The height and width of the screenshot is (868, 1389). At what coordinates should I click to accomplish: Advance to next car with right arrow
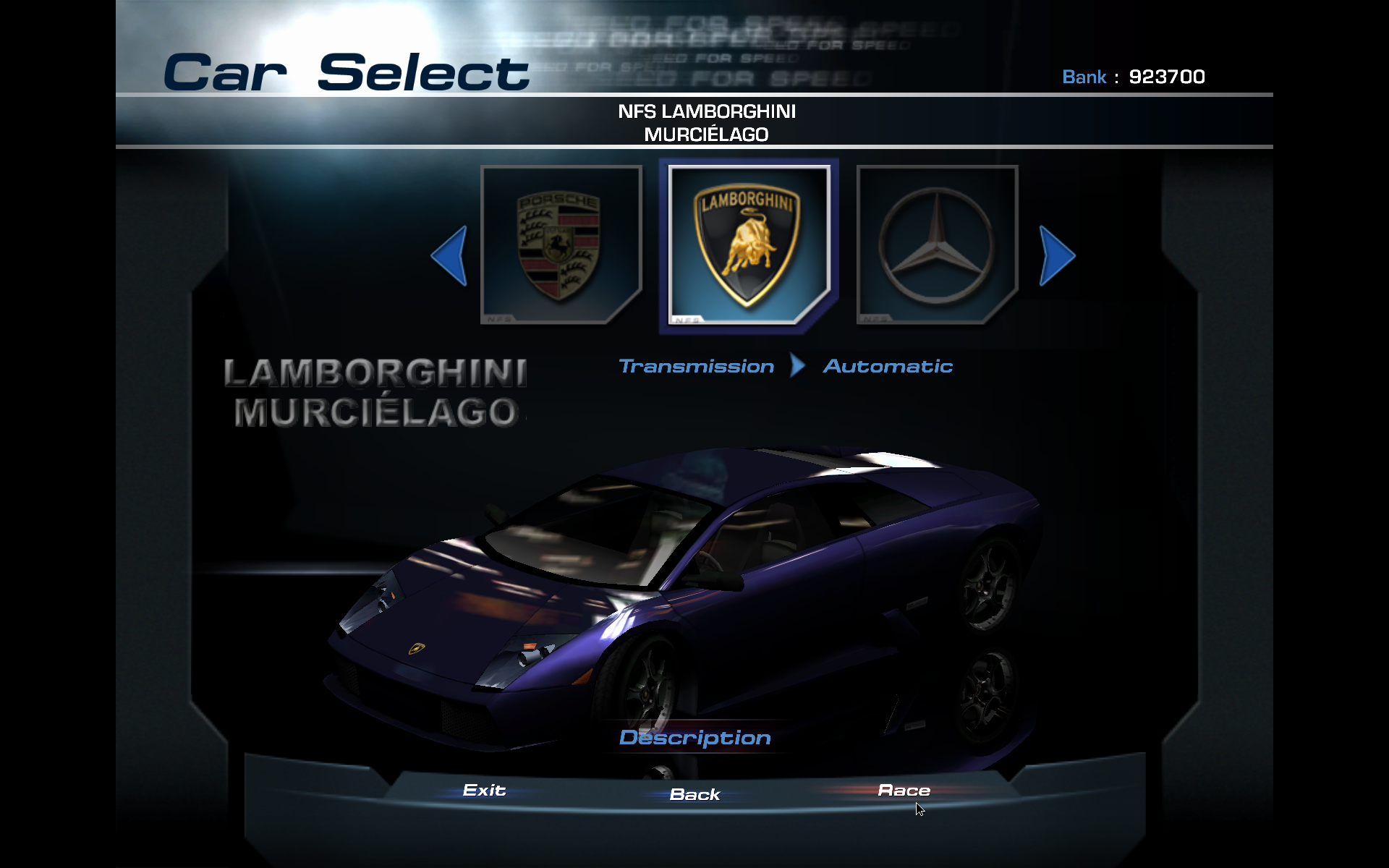[1056, 255]
